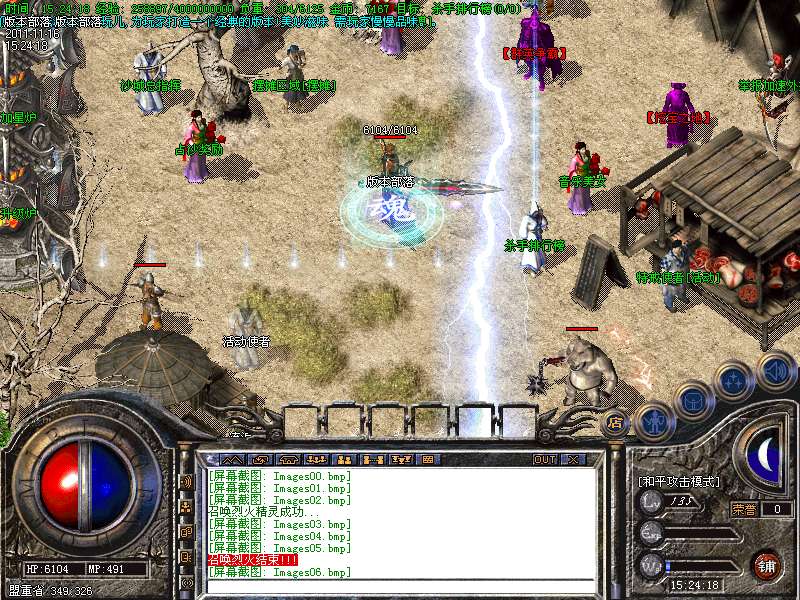Click the OUT button above chat
800x600 pixels.
[x=544, y=459]
